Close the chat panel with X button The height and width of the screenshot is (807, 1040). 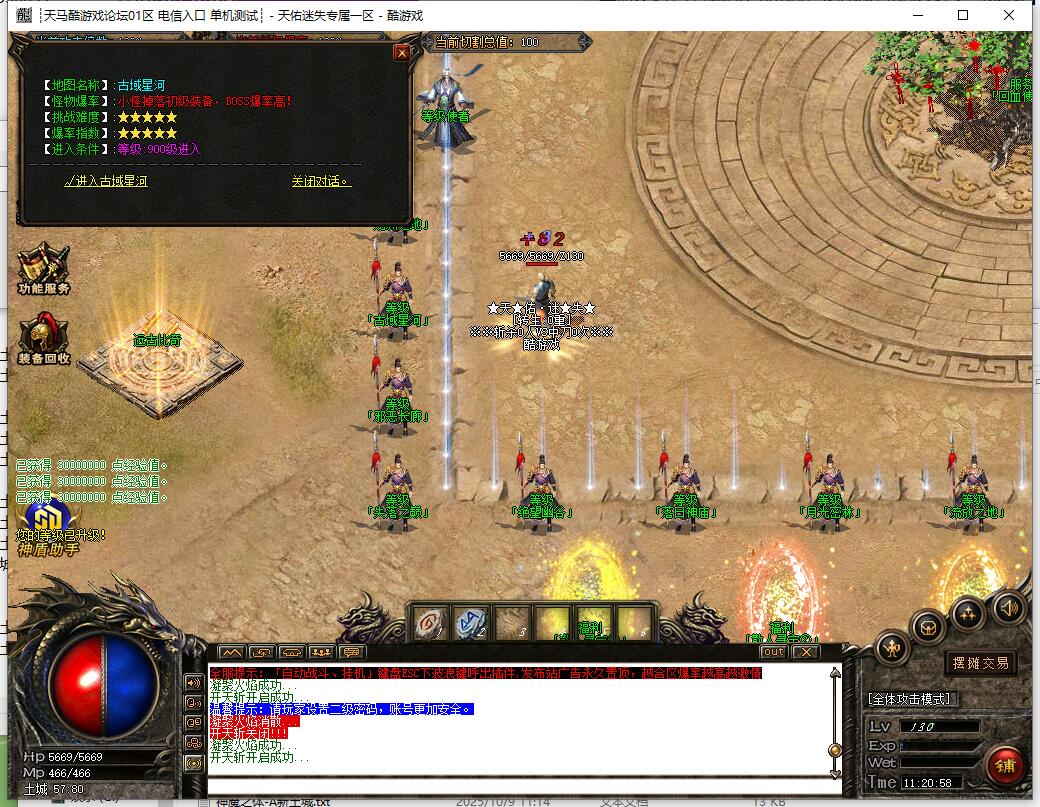[x=805, y=652]
